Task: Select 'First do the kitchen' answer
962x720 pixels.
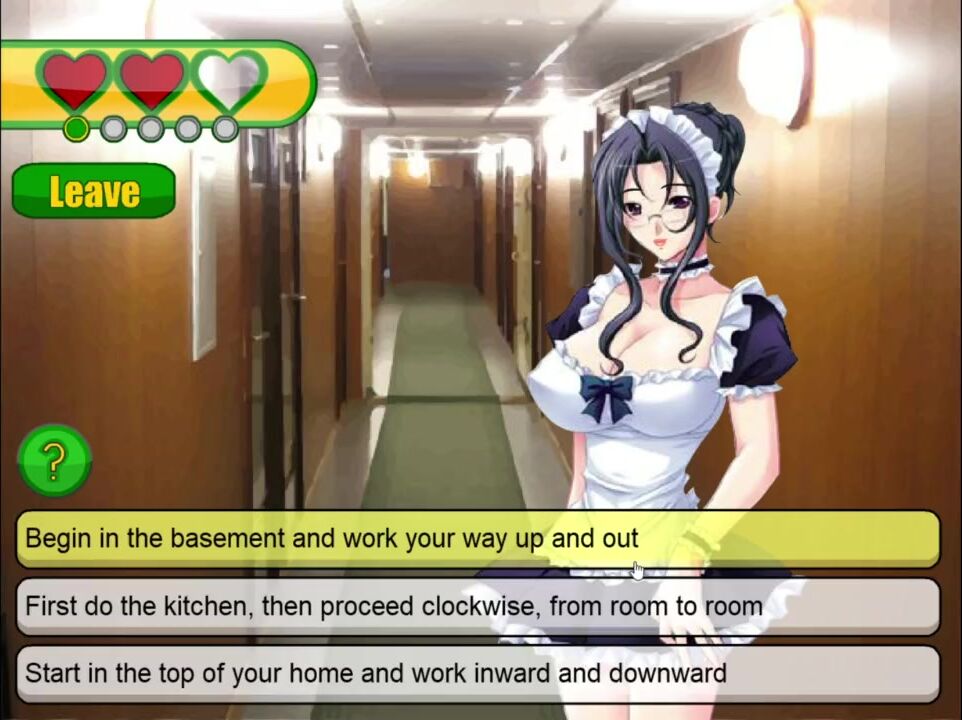Action: 477,606
